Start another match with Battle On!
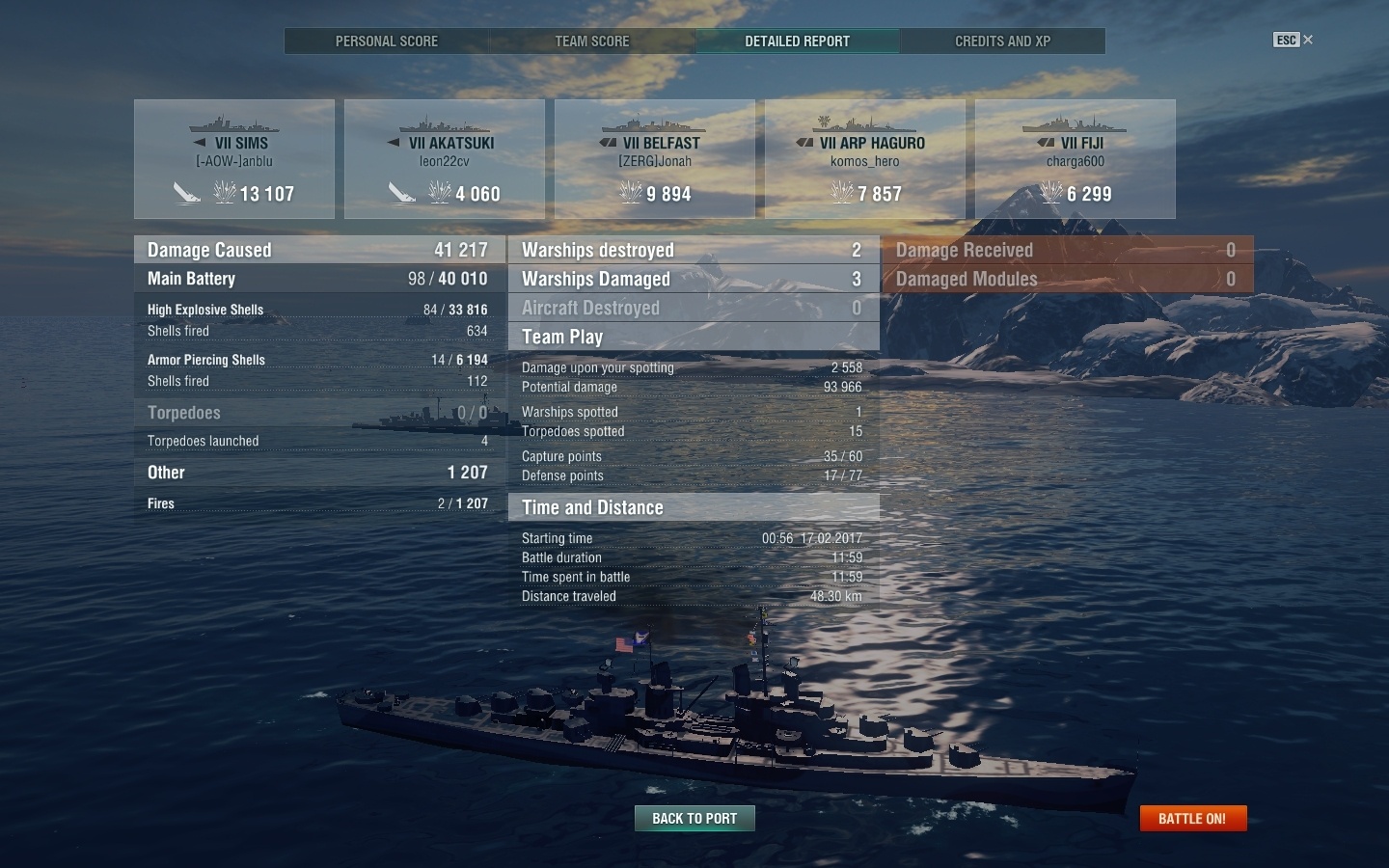 point(1192,819)
